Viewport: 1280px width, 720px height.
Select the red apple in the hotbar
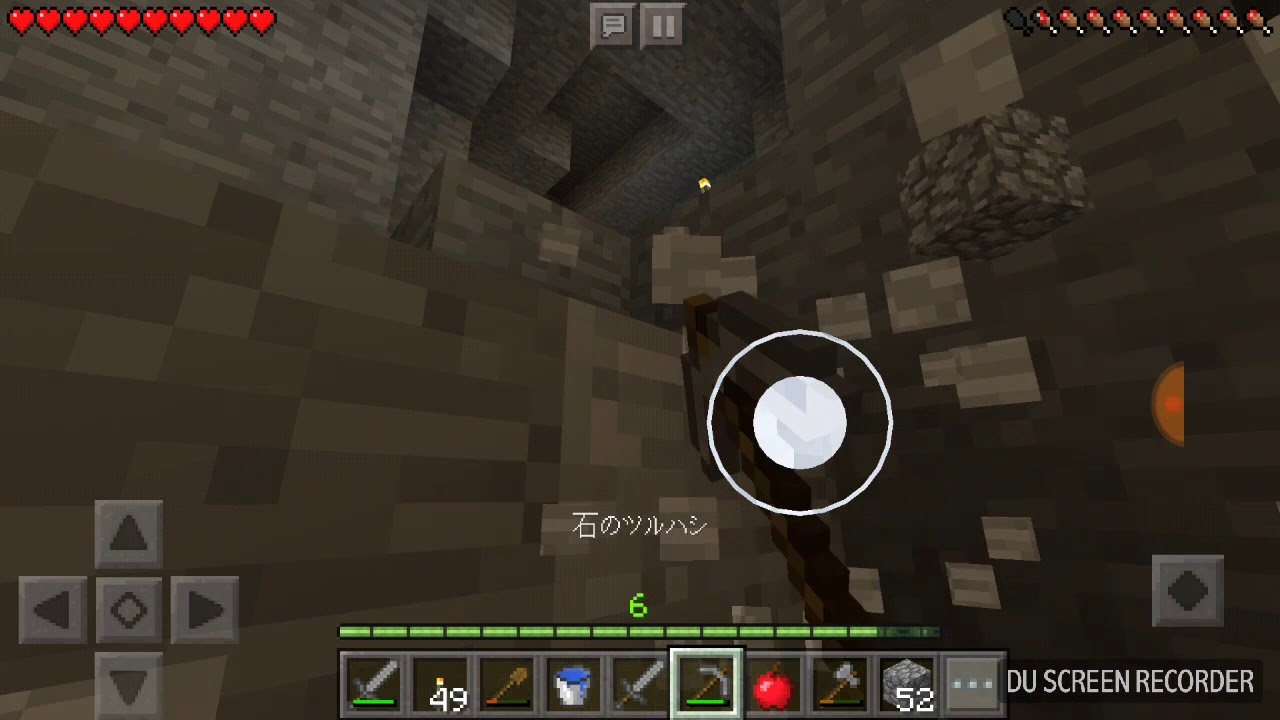pyautogui.click(x=774, y=683)
